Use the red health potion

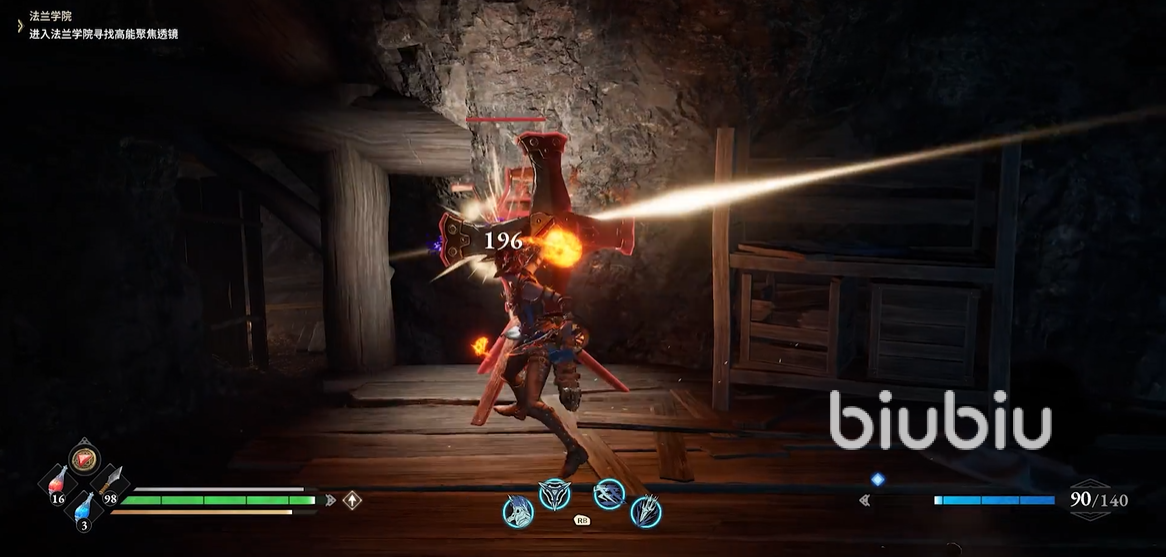click(x=59, y=483)
